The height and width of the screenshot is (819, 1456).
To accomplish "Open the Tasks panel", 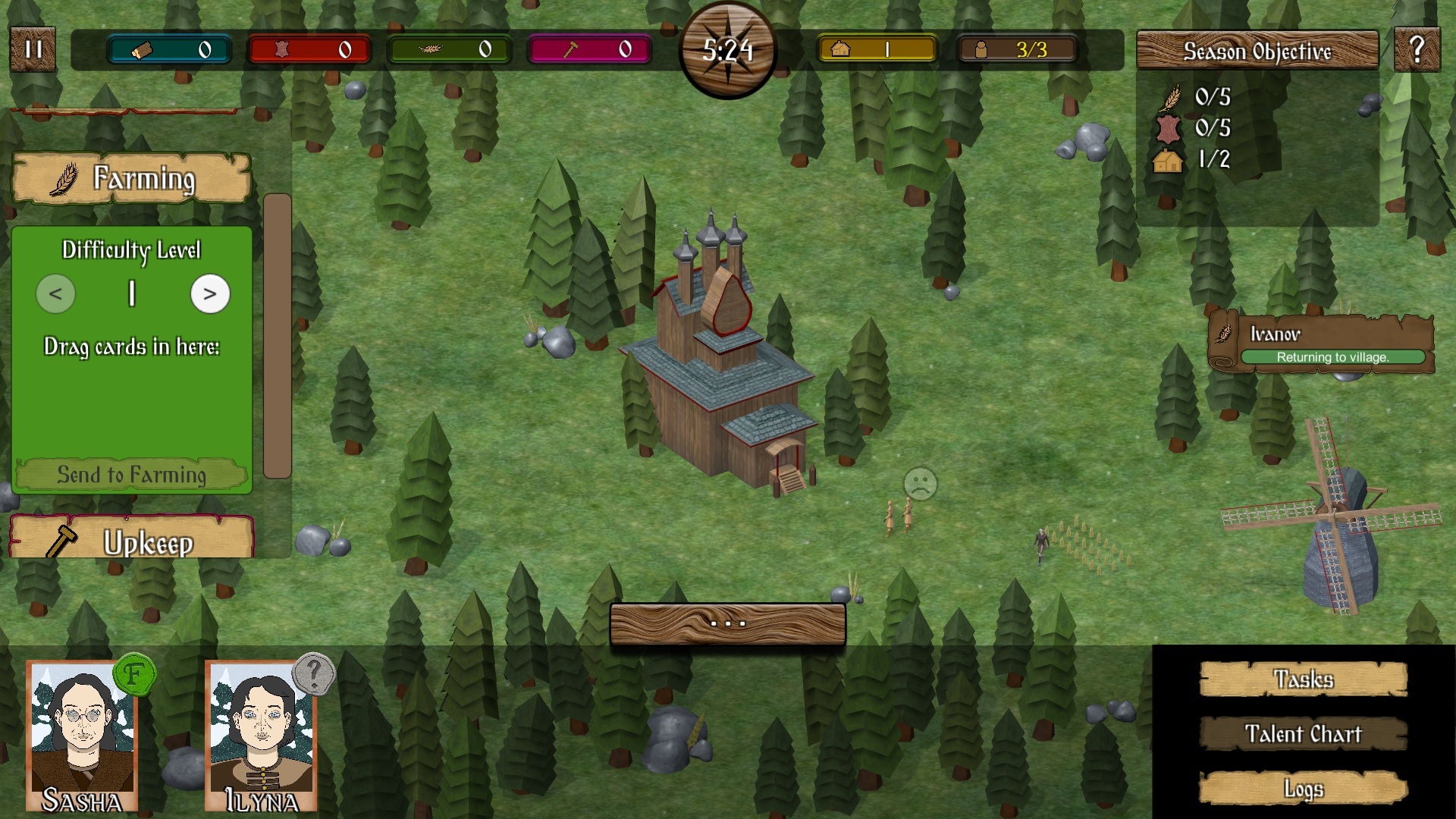I will pyautogui.click(x=1303, y=679).
